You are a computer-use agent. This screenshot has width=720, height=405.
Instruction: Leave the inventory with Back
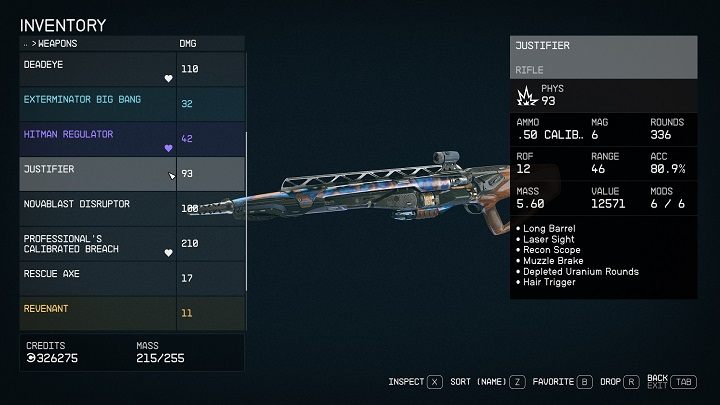pyautogui.click(x=657, y=378)
